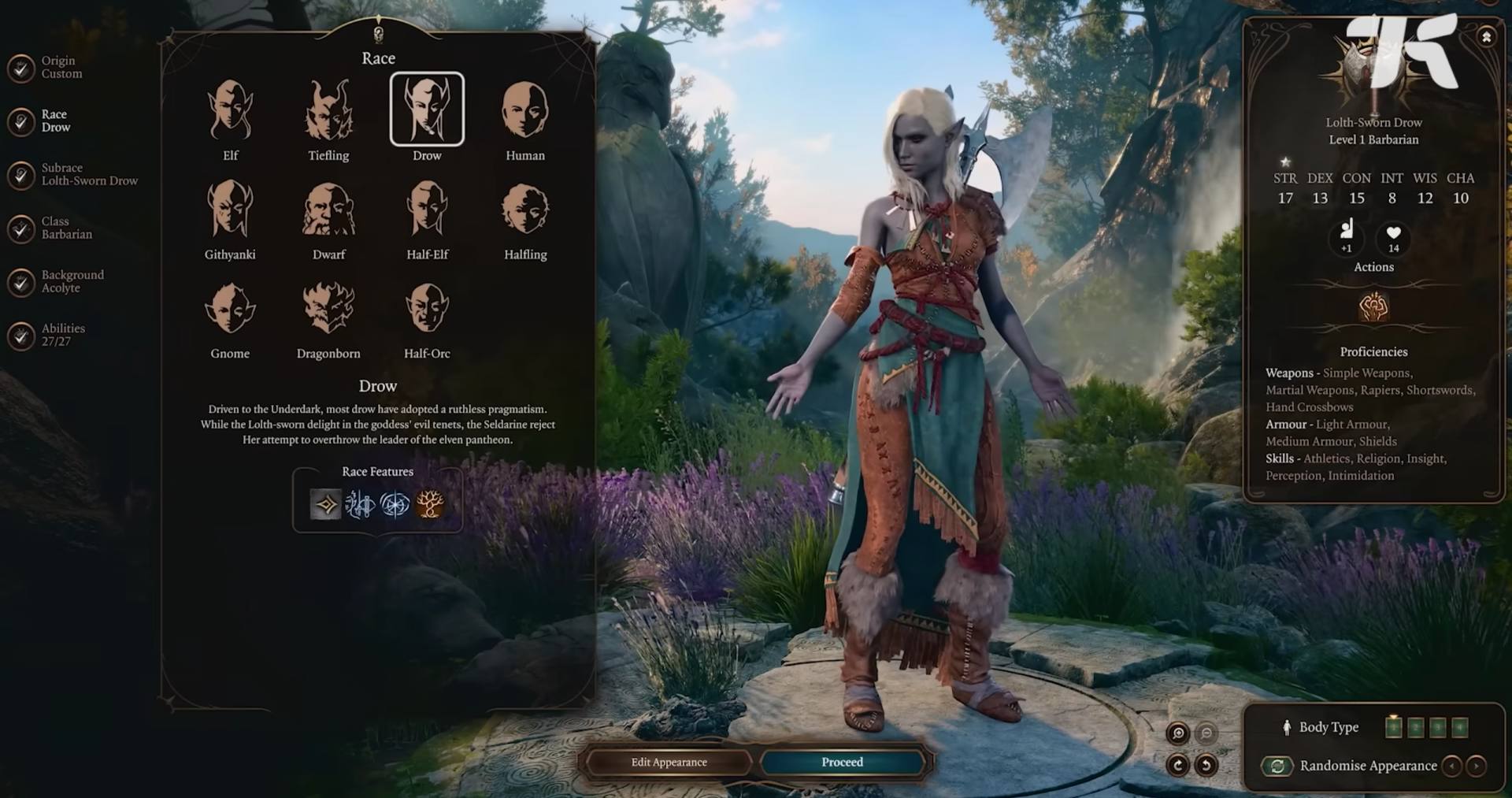Screen dimensions: 1512x798
Task: Choose the Tiefling race portrait
Action: point(328,111)
